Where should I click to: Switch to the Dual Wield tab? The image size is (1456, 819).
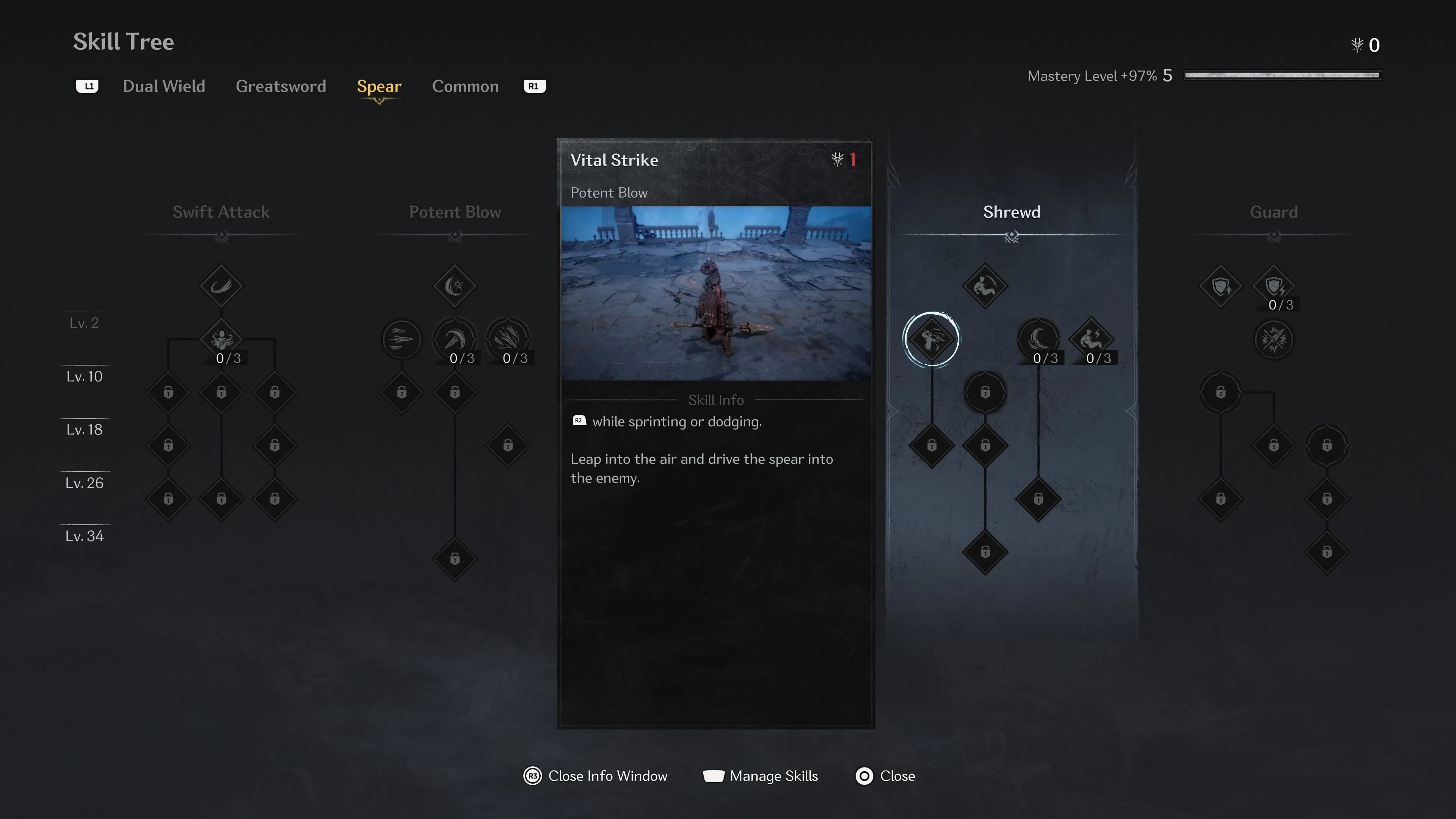(164, 86)
